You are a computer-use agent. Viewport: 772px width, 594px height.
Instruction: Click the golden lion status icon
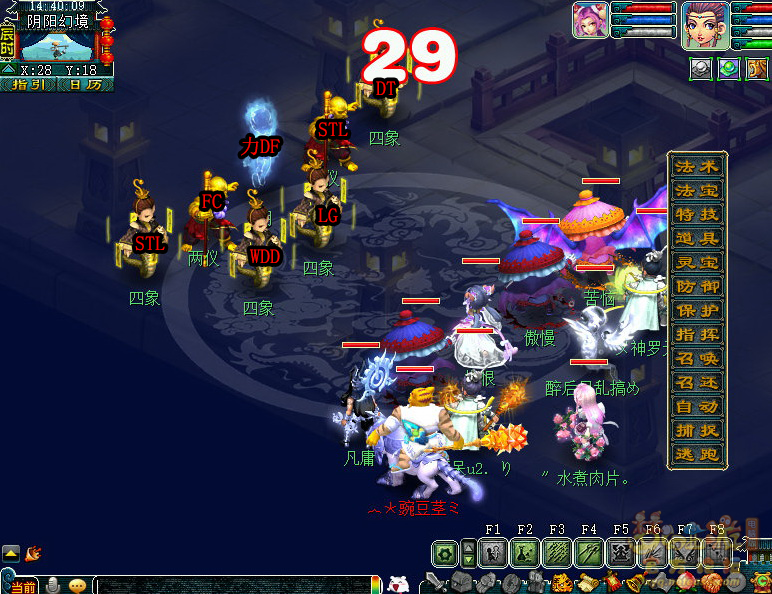click(x=756, y=68)
